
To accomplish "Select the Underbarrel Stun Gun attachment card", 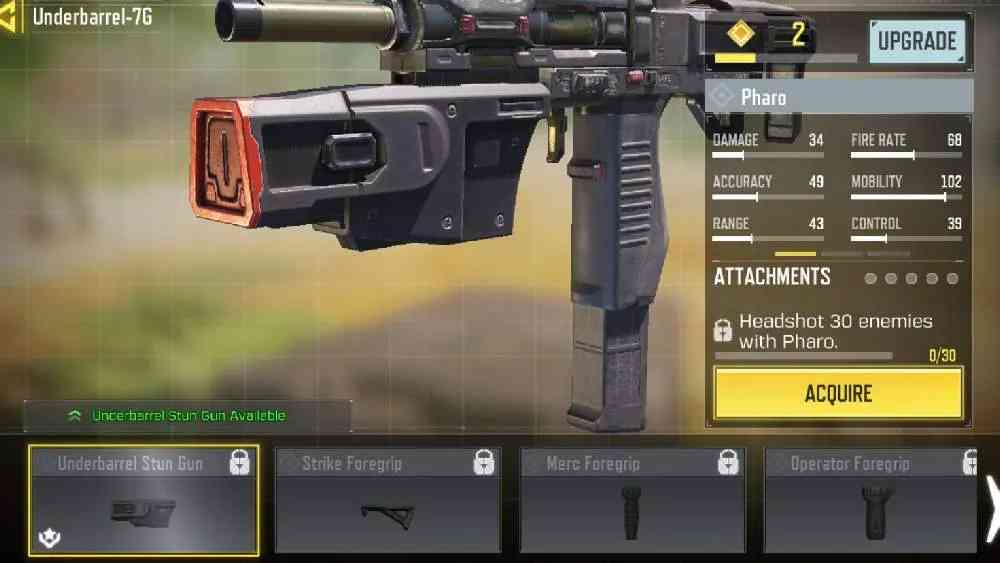I will tap(144, 500).
